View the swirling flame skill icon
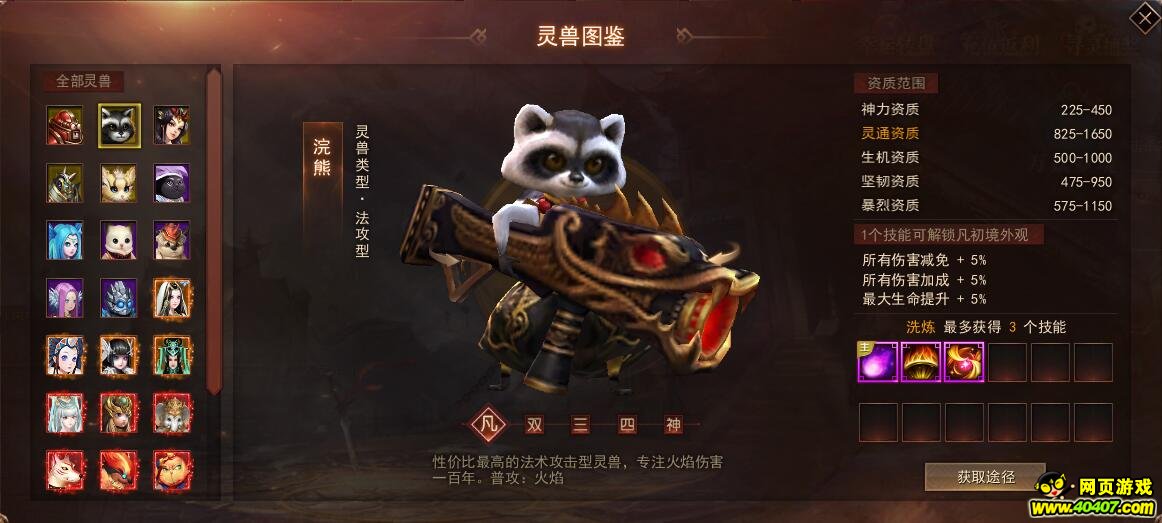Screen dimensions: 1162x523 coord(964,362)
